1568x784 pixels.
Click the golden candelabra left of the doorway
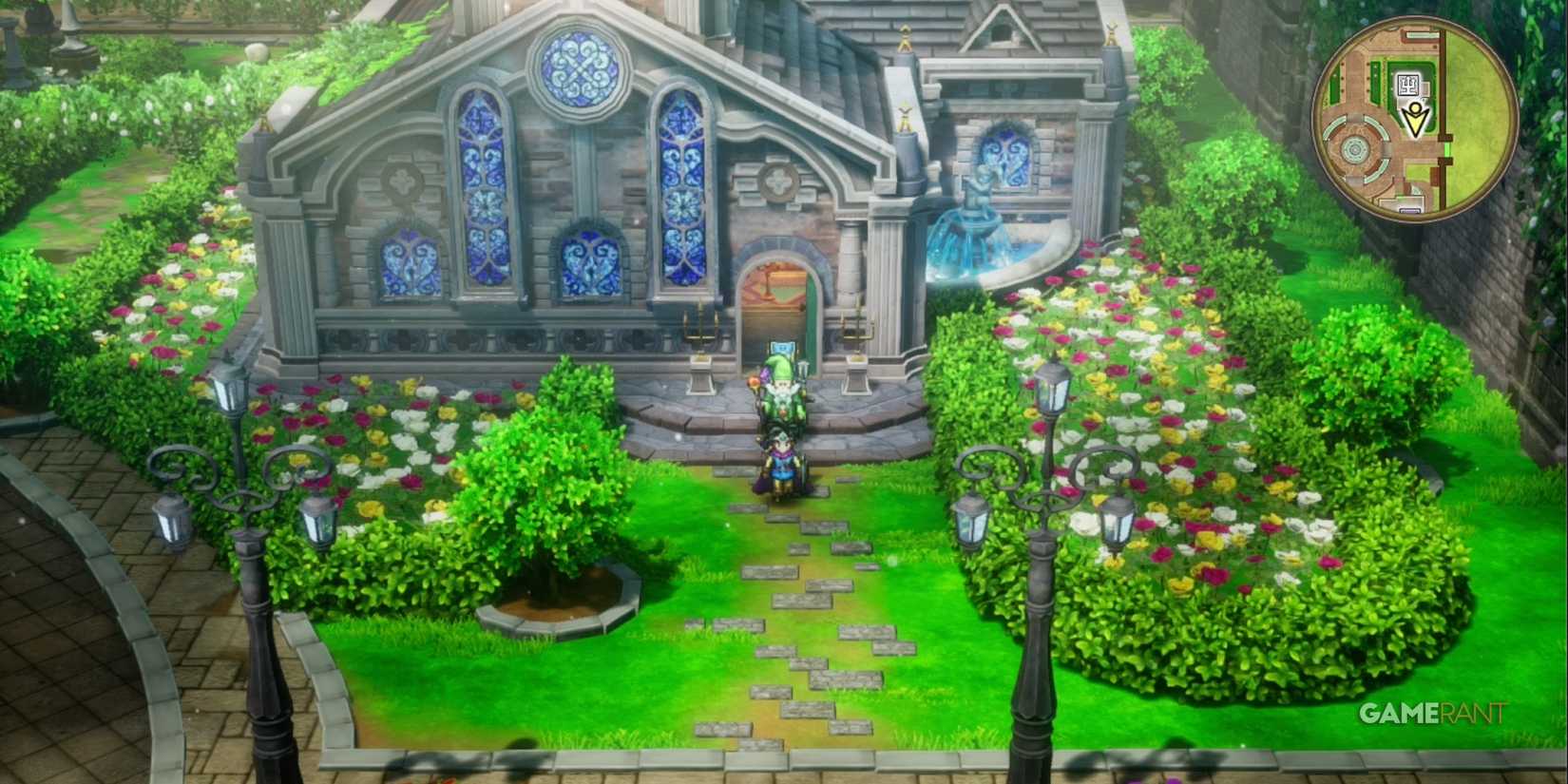pyautogui.click(x=699, y=328)
